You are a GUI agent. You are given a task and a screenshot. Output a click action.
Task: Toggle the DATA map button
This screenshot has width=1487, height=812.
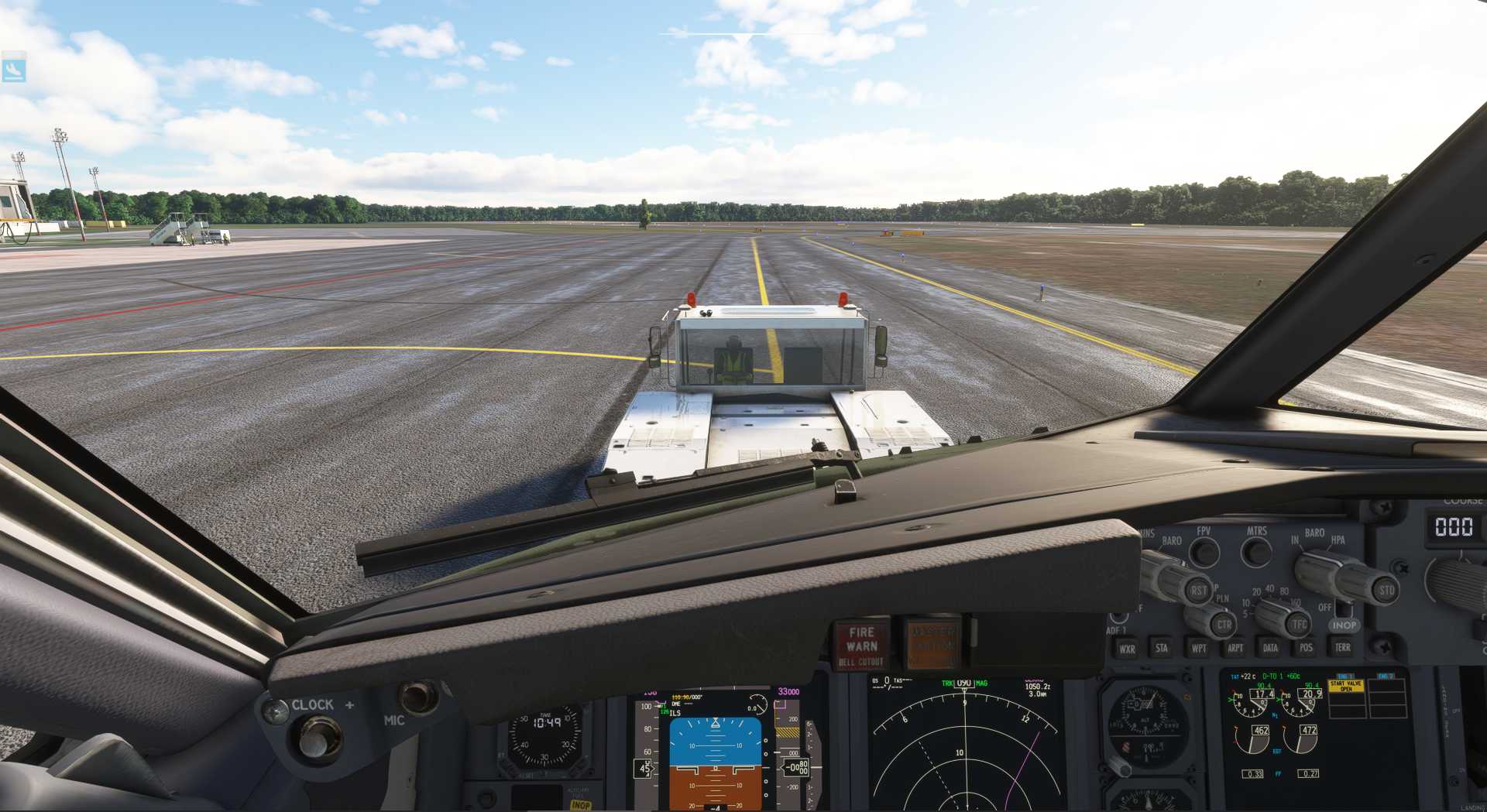(1270, 648)
